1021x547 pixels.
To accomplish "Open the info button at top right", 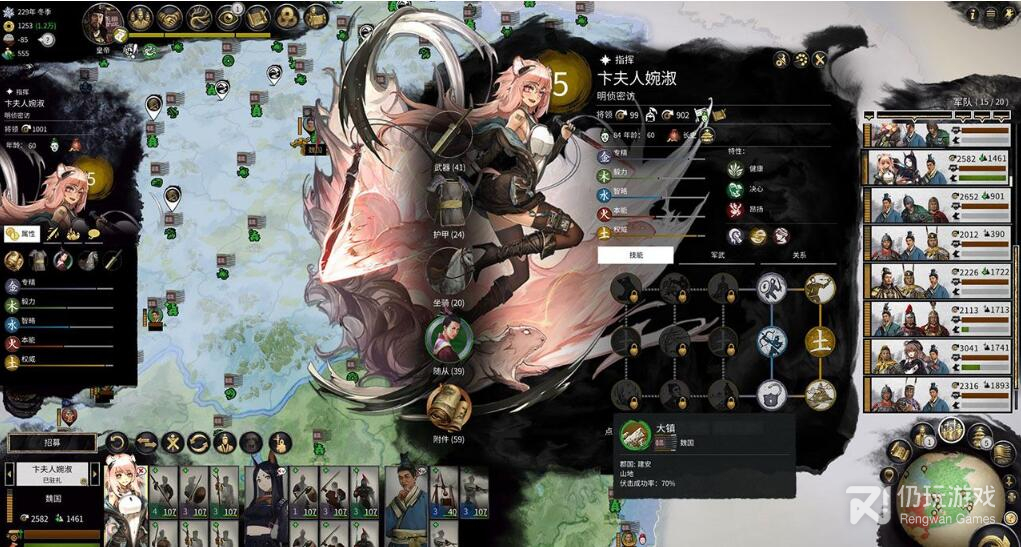I will coord(971,13).
